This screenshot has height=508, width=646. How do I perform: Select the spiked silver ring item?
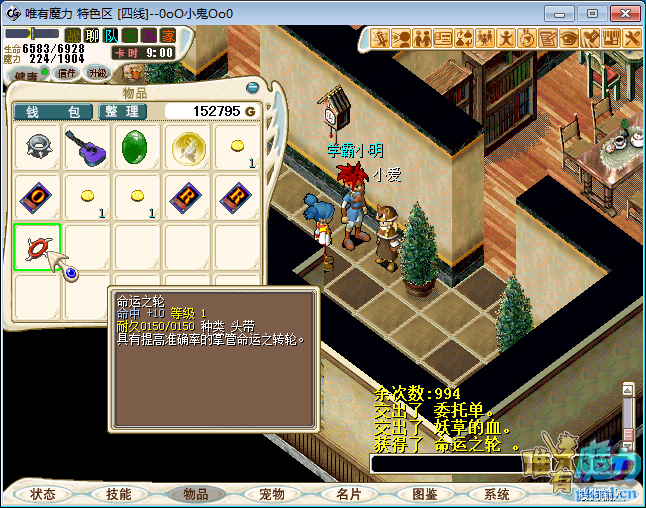[x=38, y=148]
